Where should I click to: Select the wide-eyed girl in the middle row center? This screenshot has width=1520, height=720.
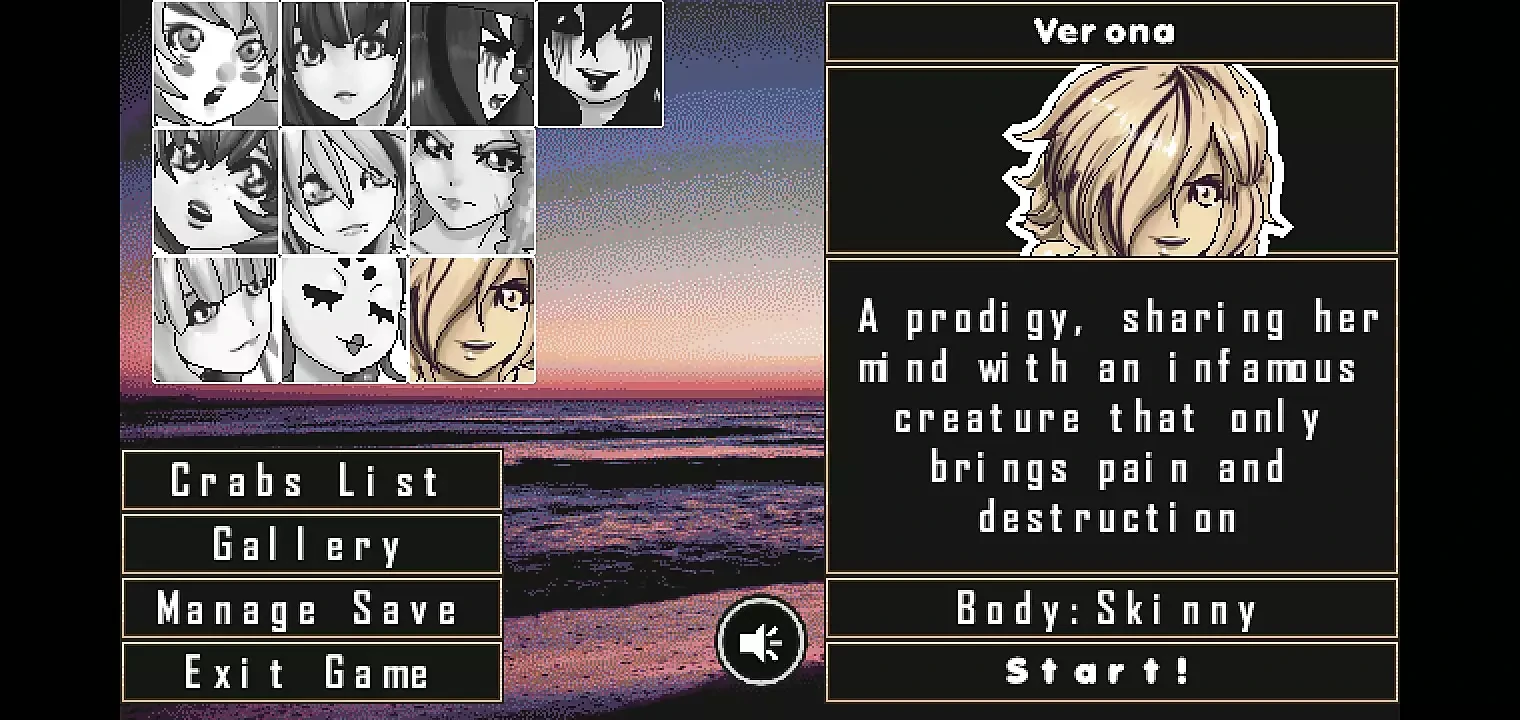pyautogui.click(x=343, y=190)
